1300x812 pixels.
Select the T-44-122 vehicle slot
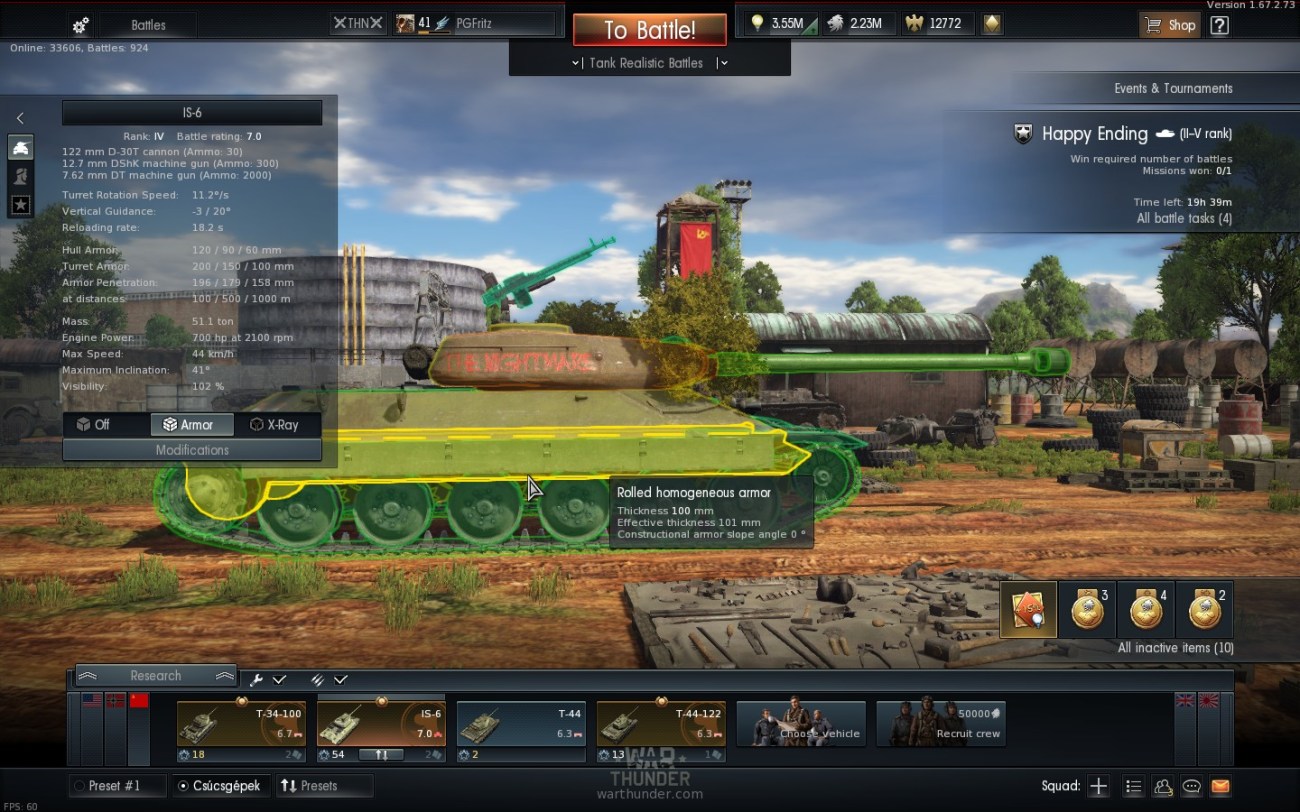tap(661, 724)
